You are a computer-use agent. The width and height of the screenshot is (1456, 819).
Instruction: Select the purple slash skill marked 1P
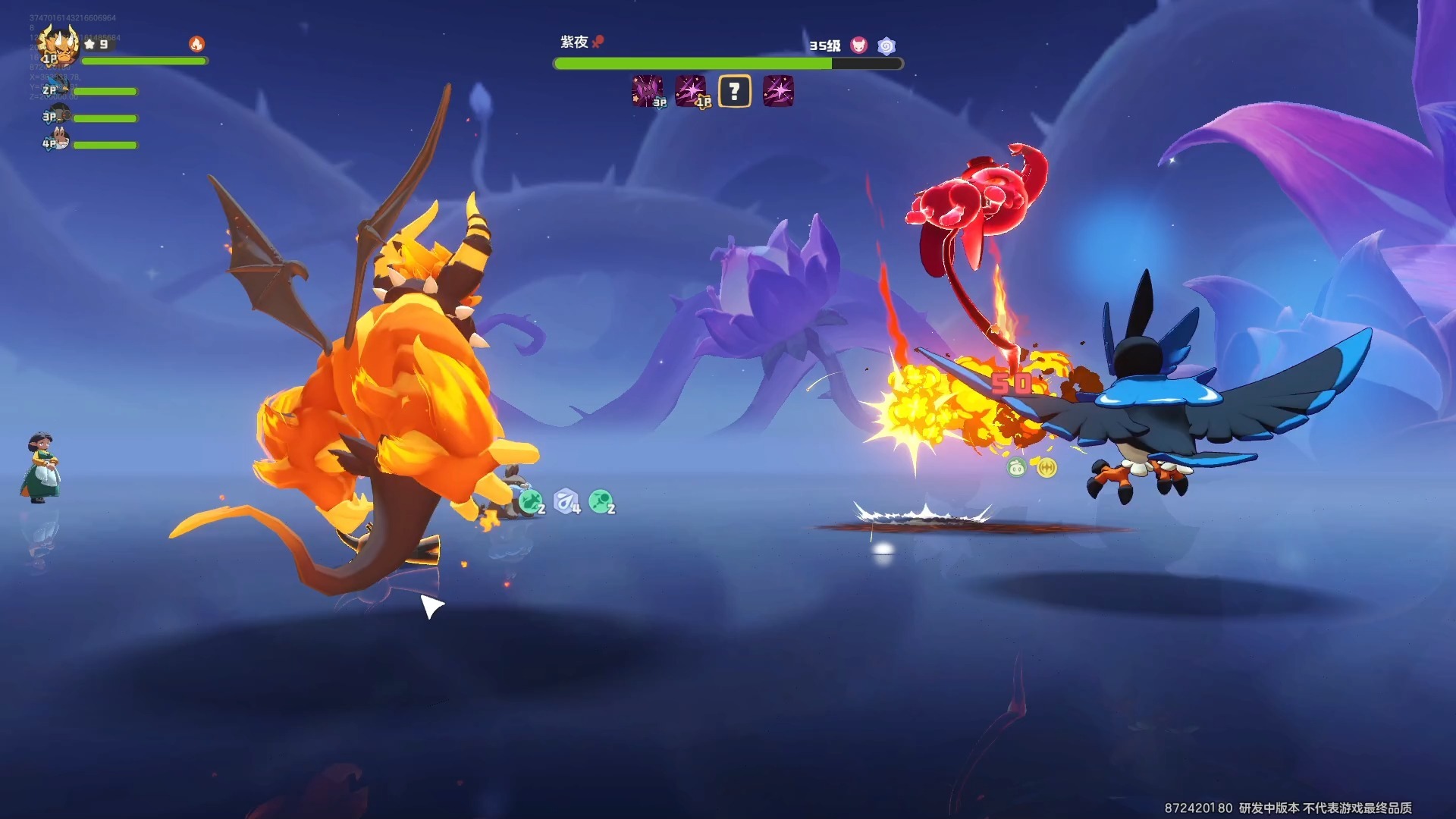(691, 92)
